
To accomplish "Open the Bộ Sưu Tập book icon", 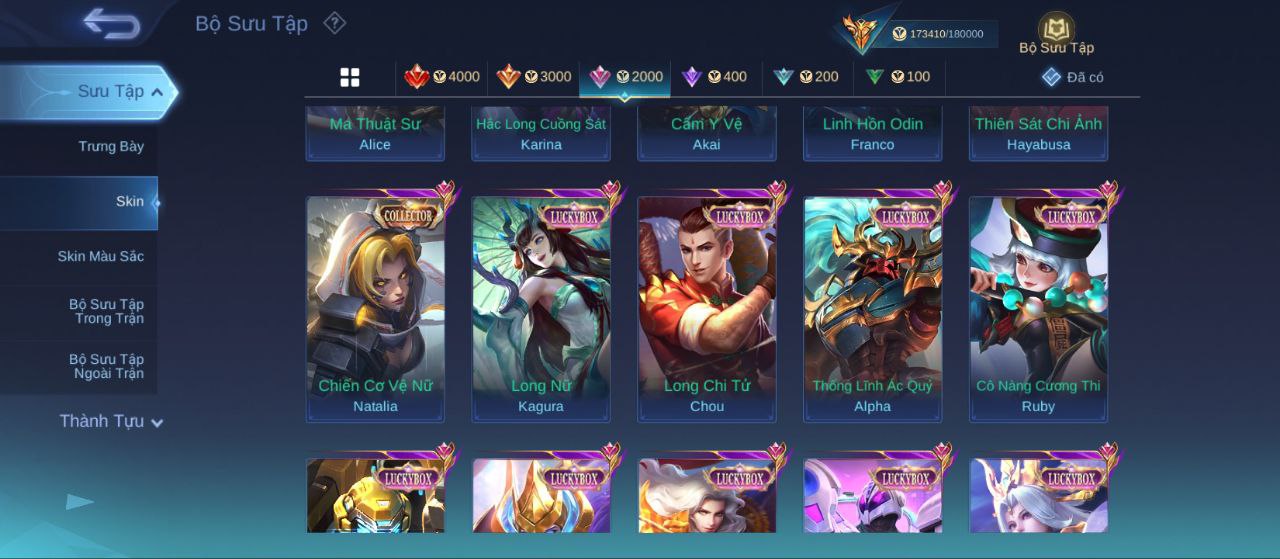I will (1056, 32).
